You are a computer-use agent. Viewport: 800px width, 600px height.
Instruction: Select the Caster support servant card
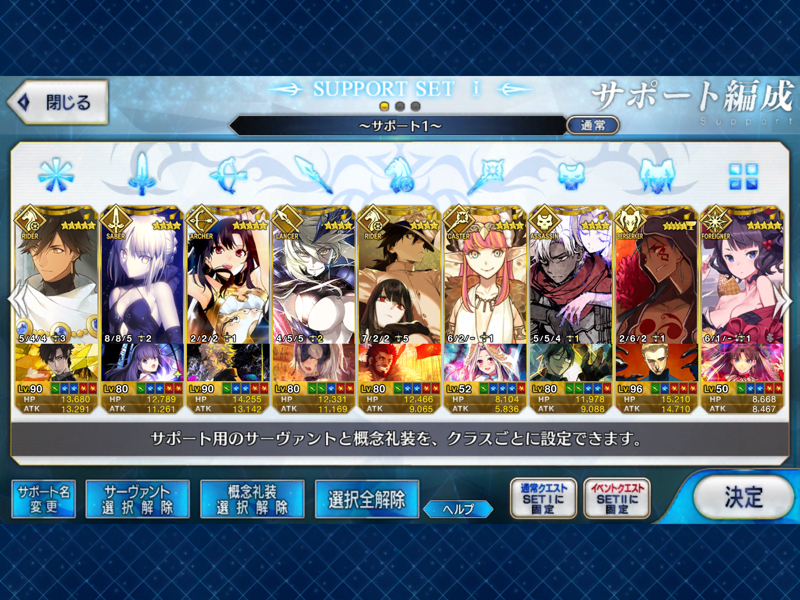485,275
